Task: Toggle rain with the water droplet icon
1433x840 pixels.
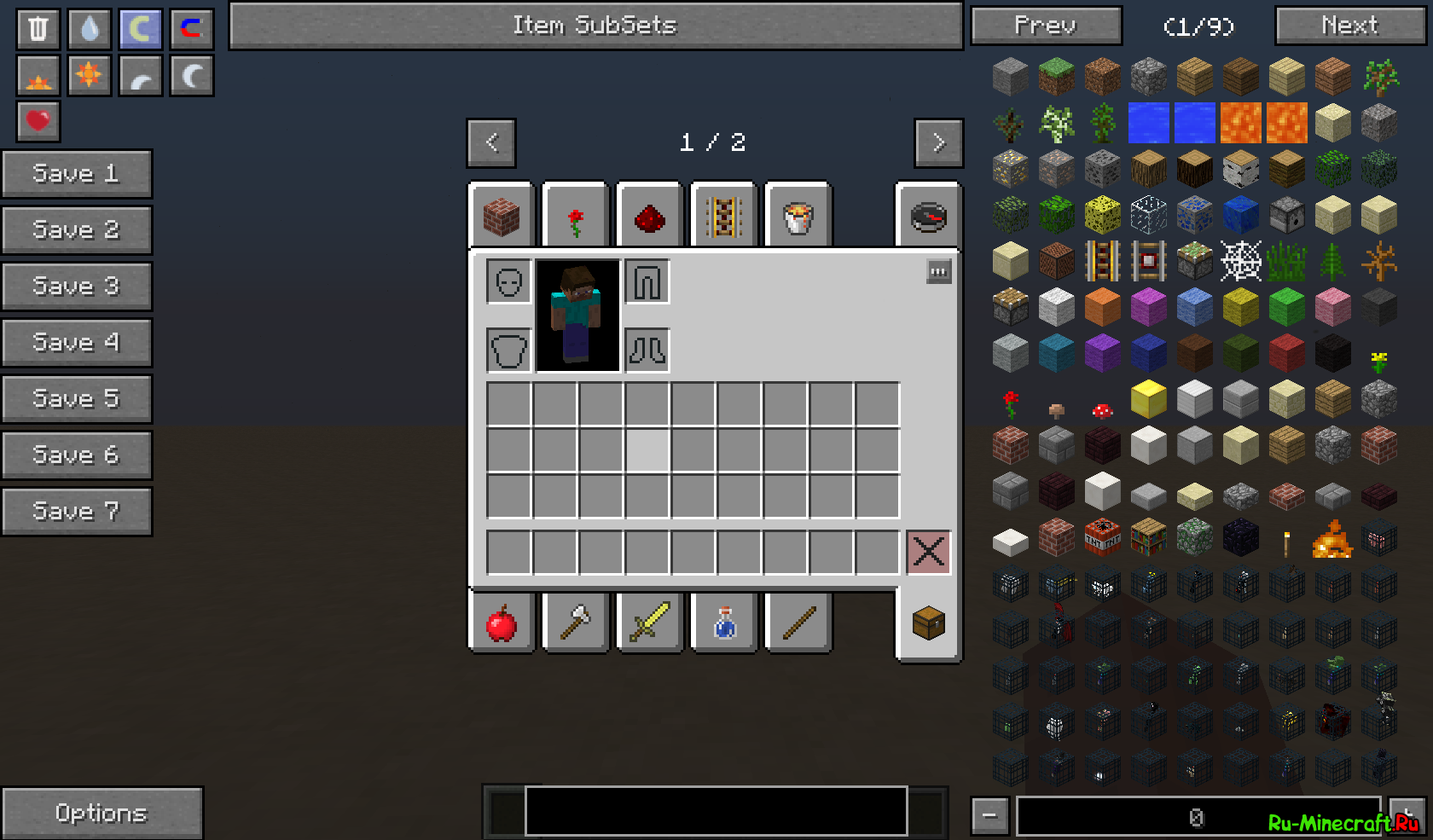Action: 89,28
